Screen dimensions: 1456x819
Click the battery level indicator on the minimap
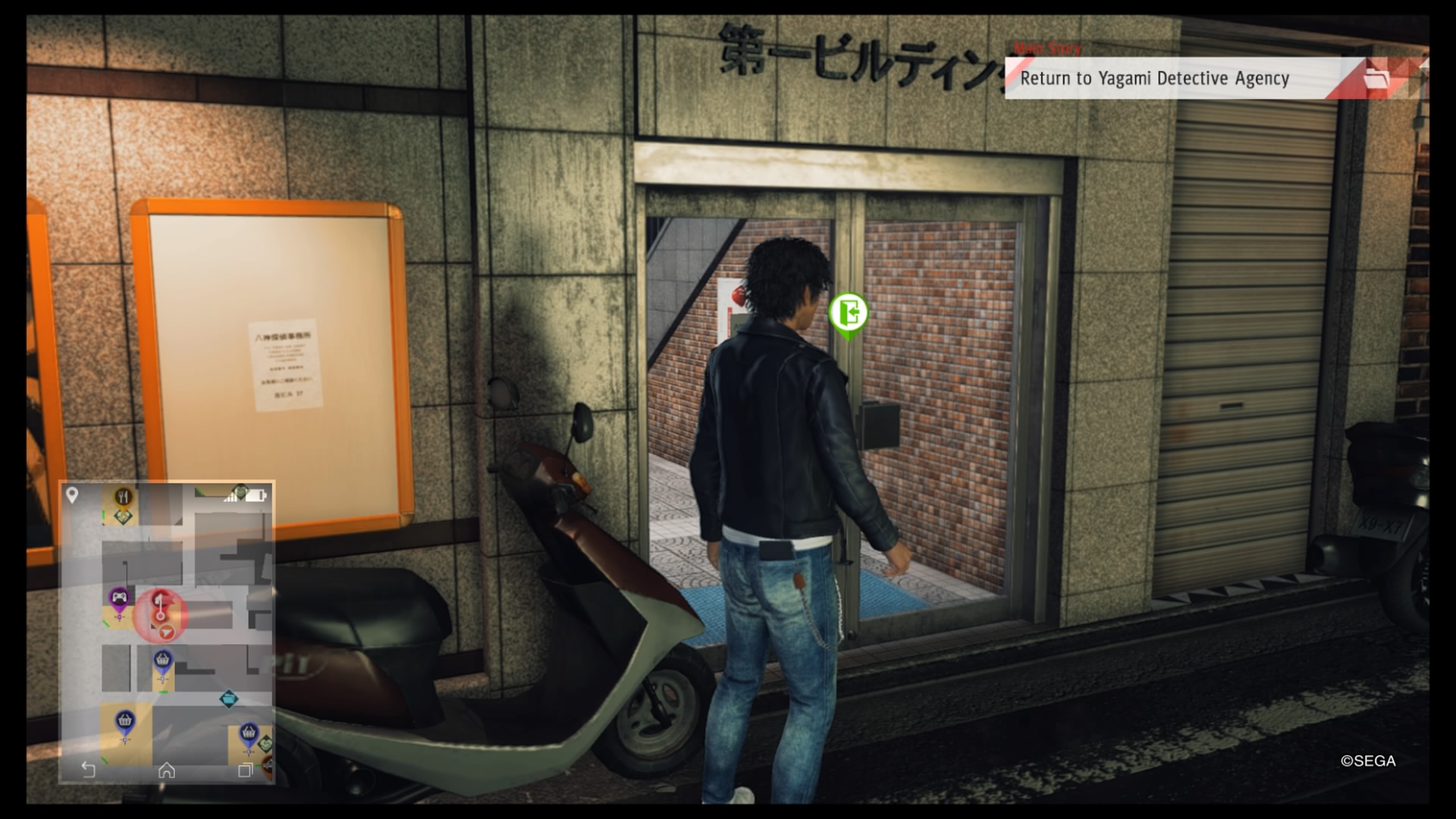[255, 496]
